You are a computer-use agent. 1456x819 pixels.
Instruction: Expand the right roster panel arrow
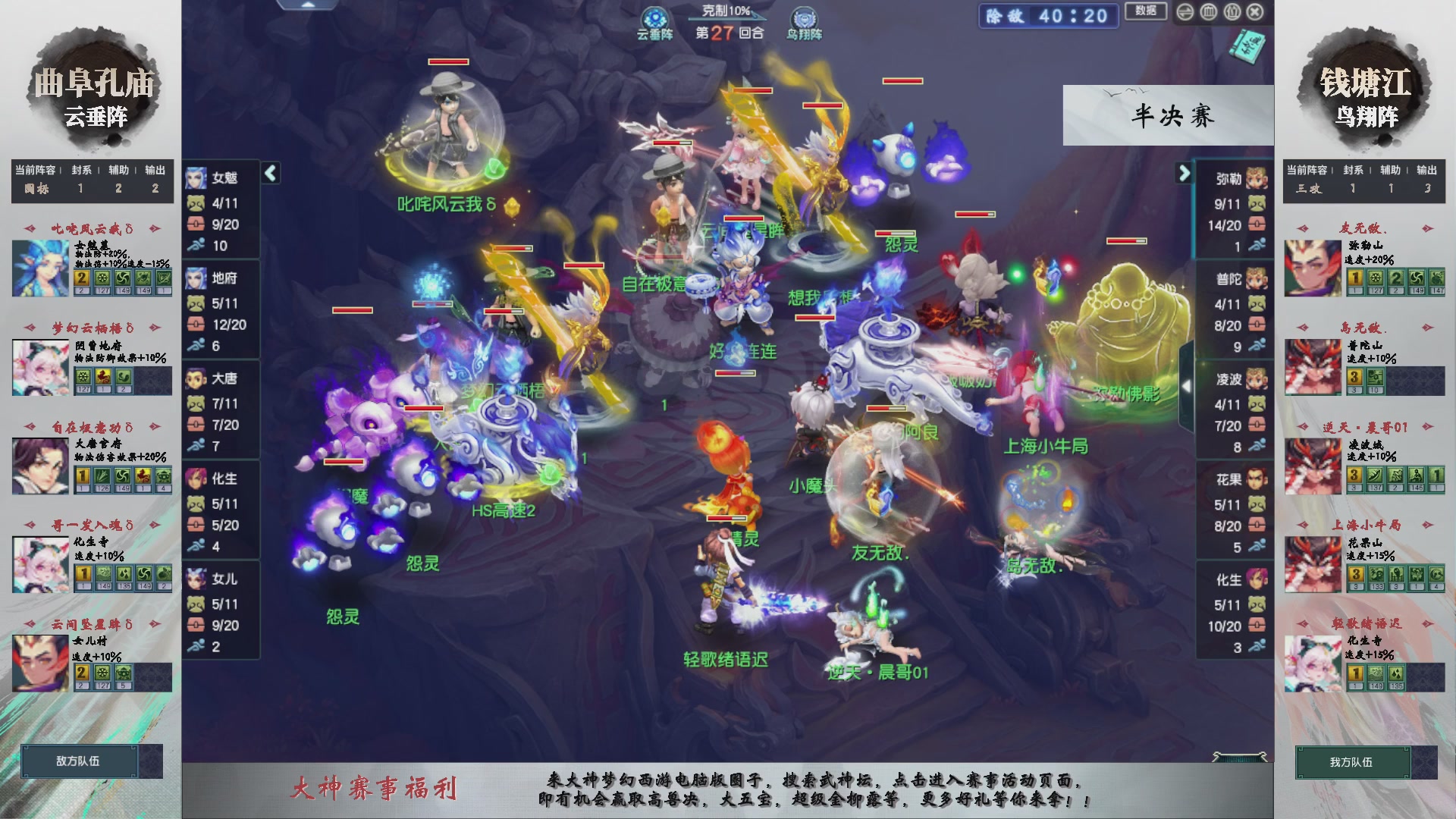(x=1183, y=173)
